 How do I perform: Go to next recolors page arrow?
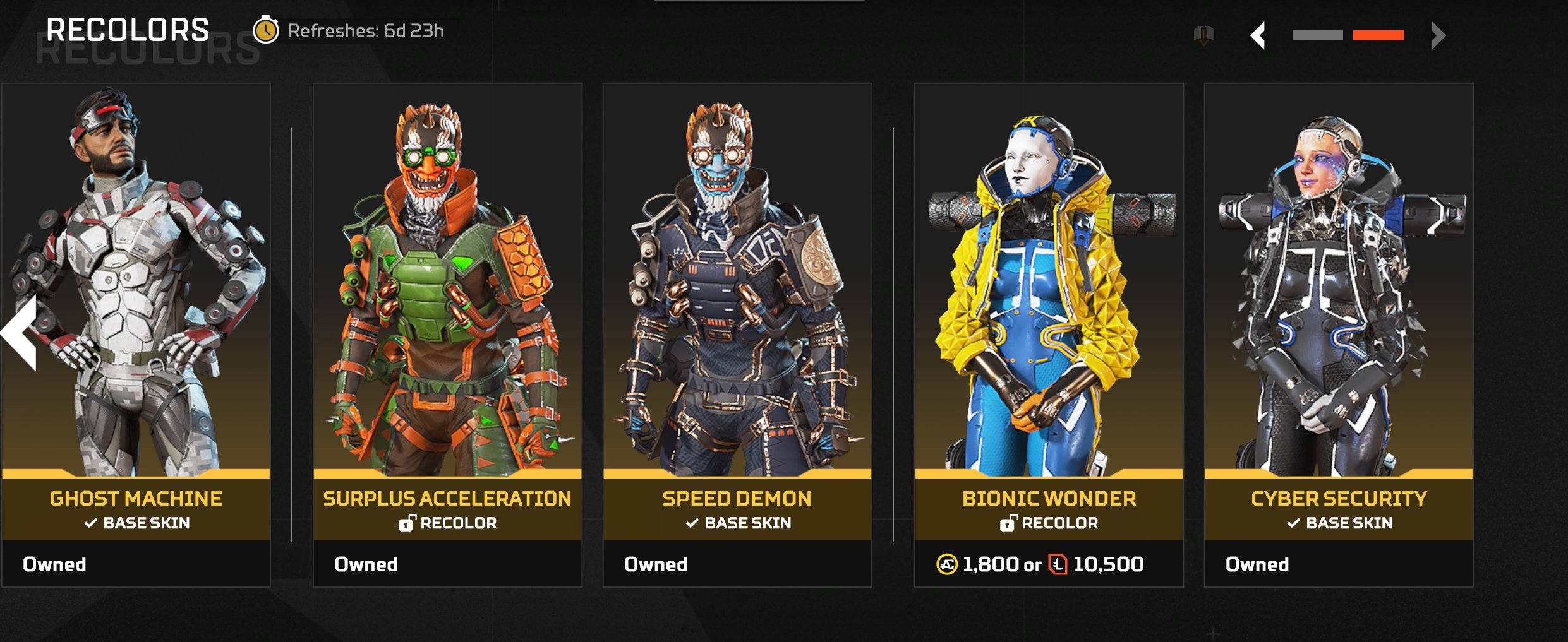click(x=1438, y=35)
